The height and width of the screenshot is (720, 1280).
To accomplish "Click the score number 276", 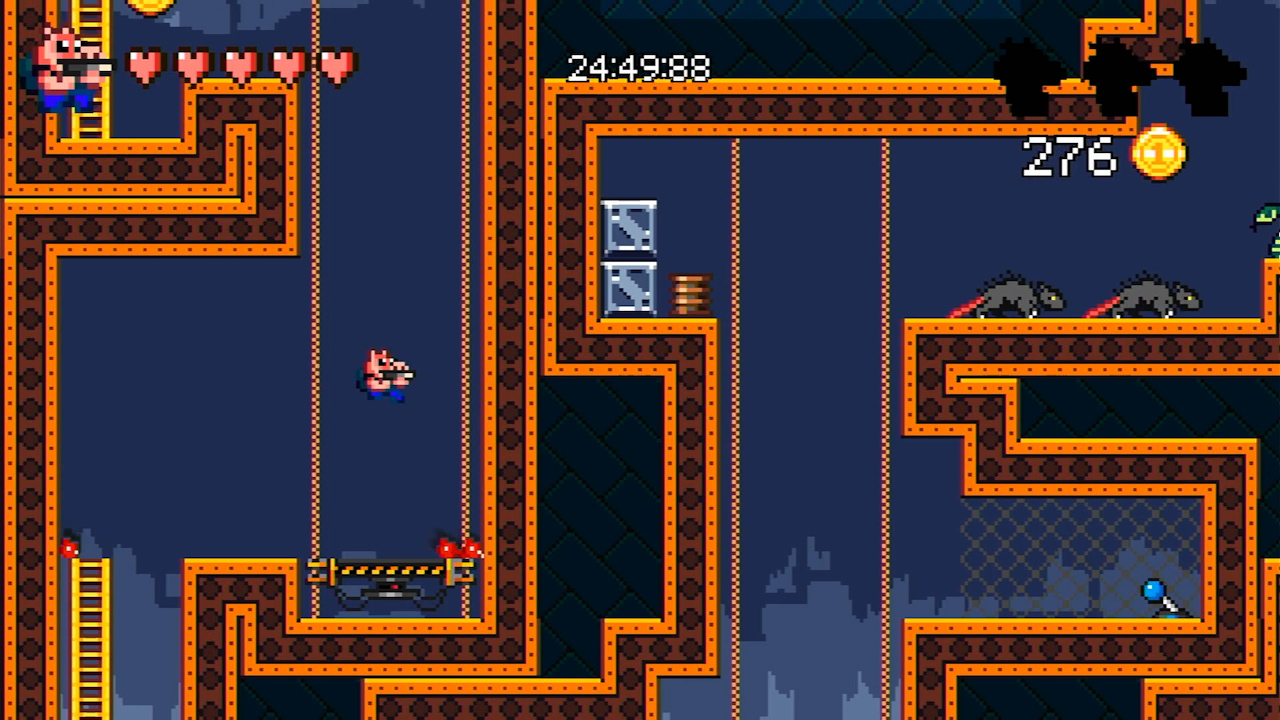I will (1068, 158).
